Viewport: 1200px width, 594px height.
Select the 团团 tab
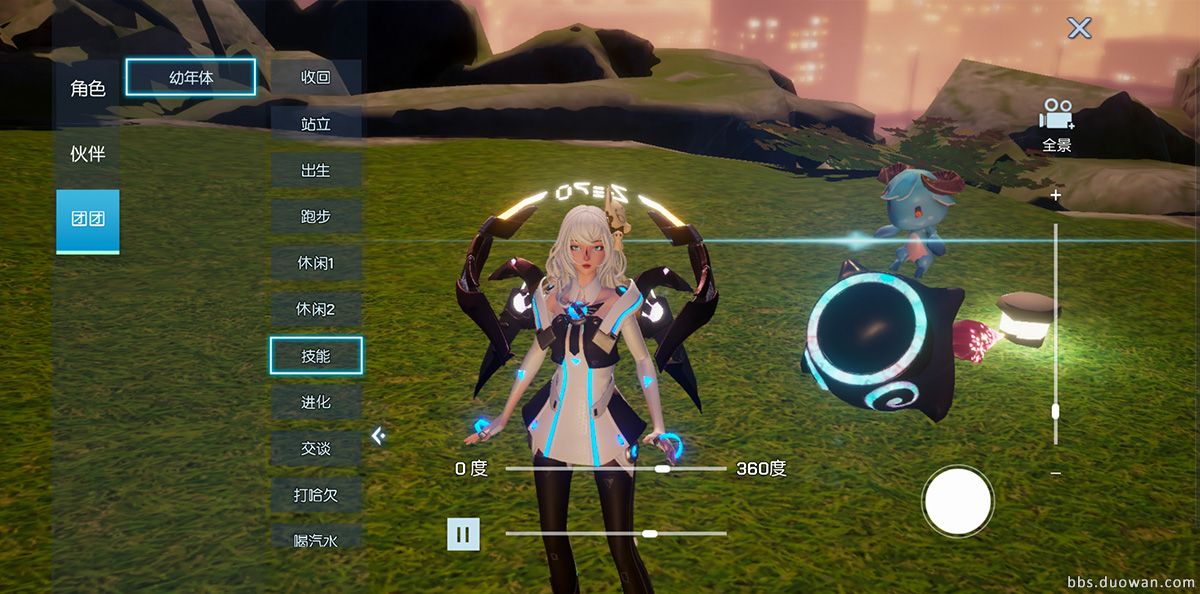pos(88,220)
